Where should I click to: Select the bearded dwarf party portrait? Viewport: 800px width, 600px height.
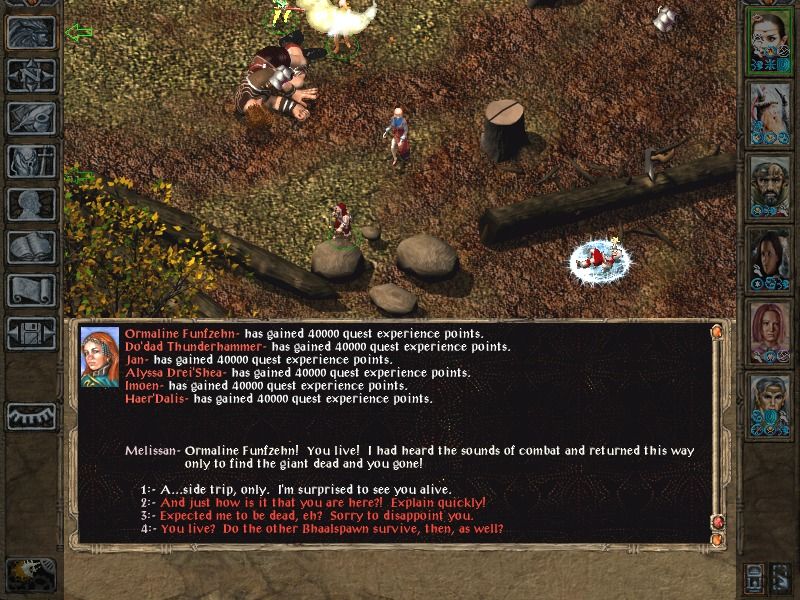pos(769,185)
